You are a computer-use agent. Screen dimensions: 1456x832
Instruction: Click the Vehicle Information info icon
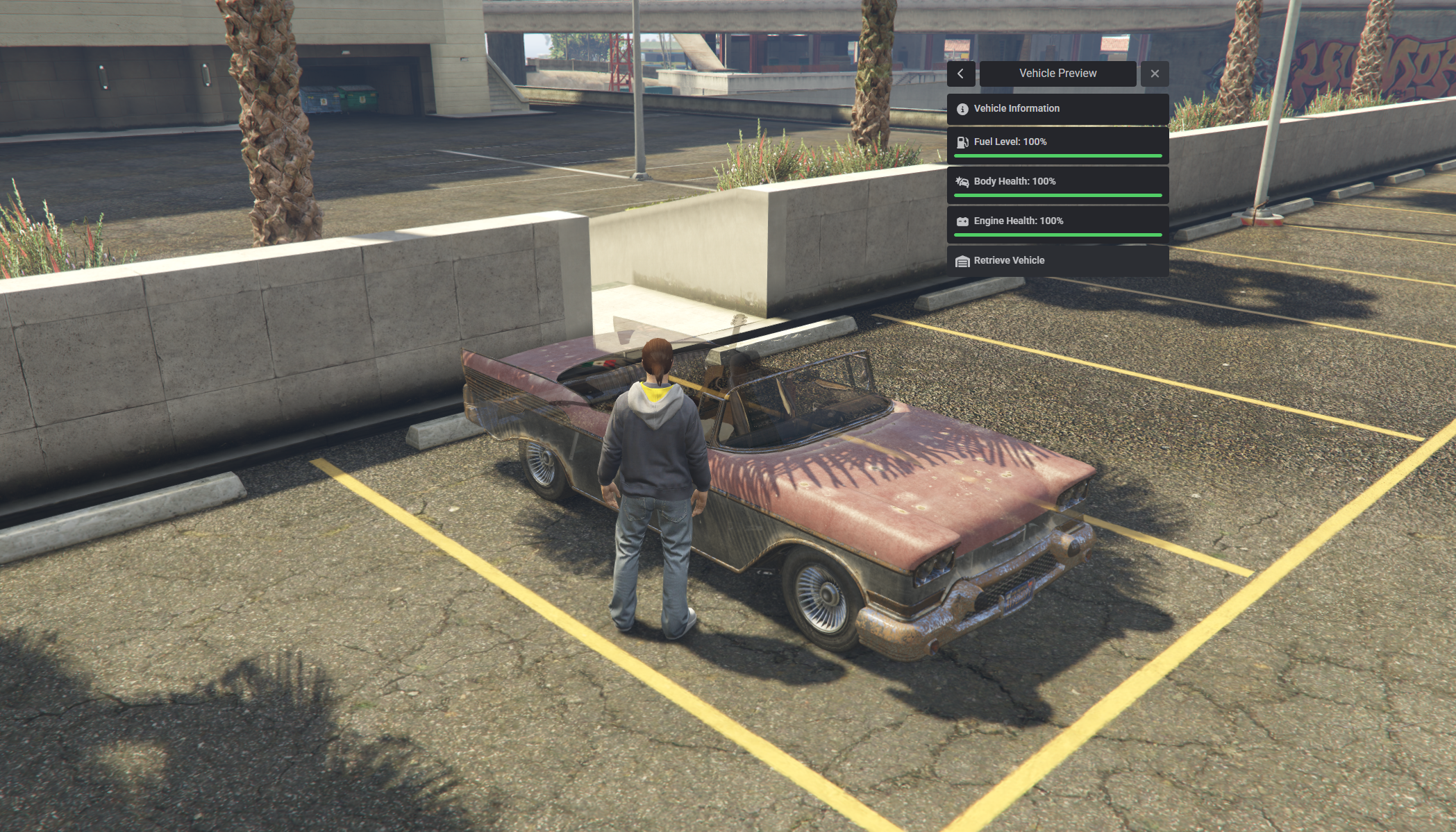coord(962,108)
